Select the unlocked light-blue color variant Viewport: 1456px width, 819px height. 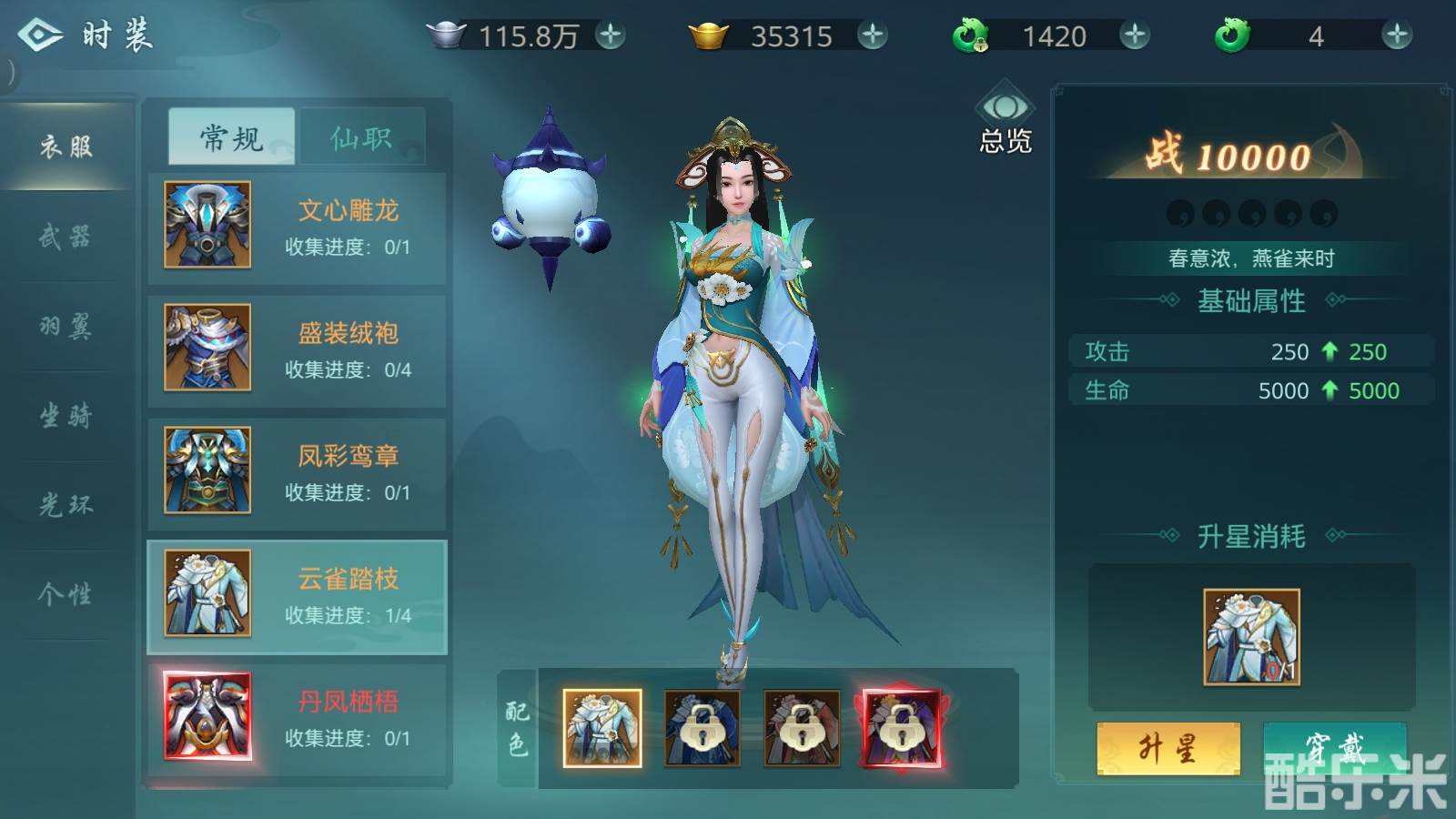click(602, 728)
